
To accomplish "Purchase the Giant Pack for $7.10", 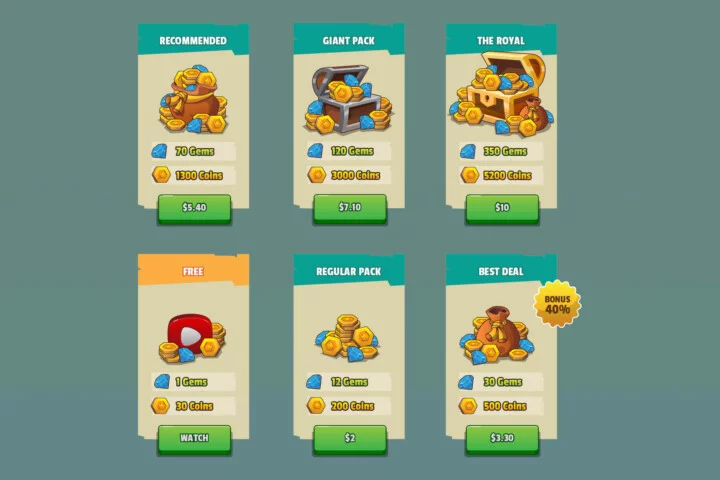I will coord(350,208).
